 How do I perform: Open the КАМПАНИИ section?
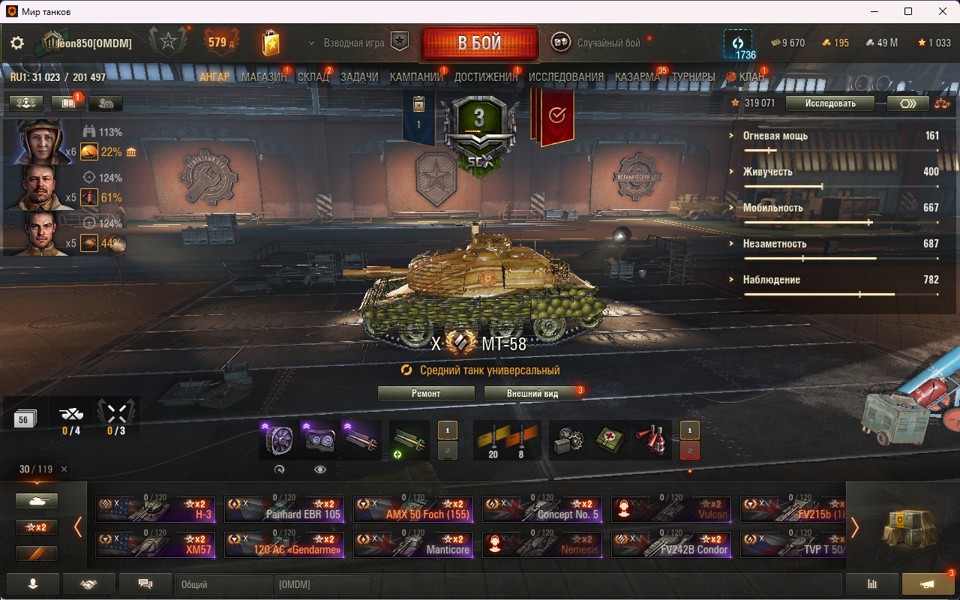(x=416, y=77)
